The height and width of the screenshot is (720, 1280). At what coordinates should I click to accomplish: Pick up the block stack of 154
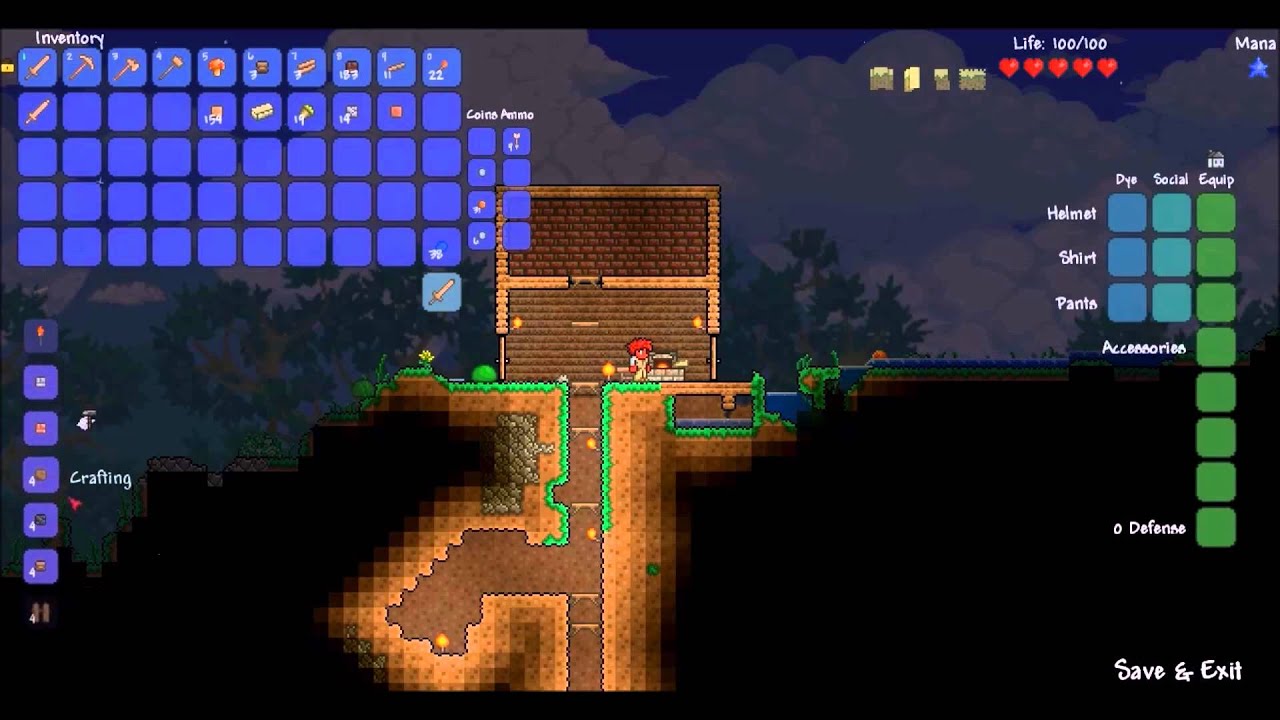click(x=217, y=112)
